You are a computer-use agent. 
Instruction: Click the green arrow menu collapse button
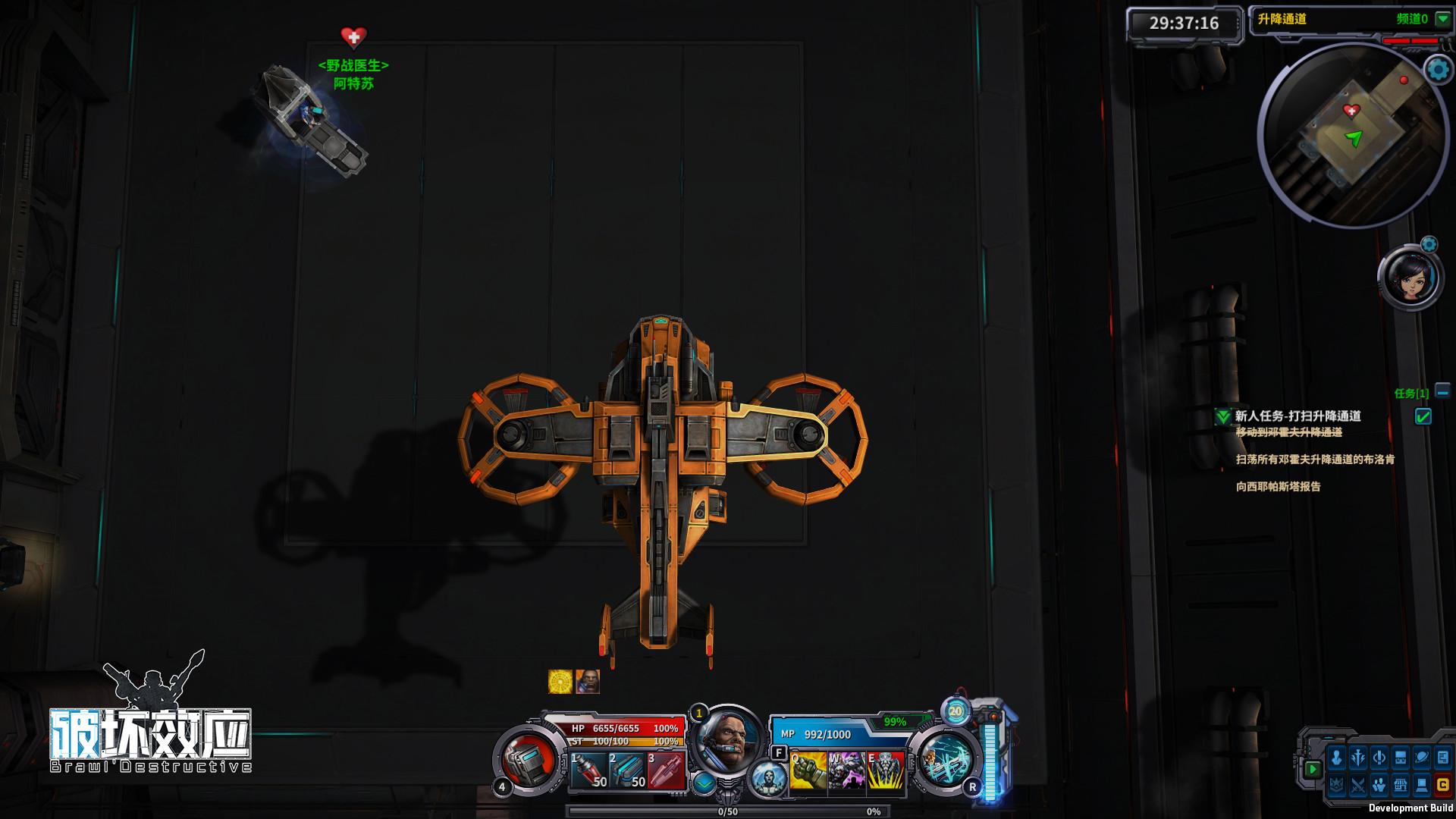coord(1313,769)
